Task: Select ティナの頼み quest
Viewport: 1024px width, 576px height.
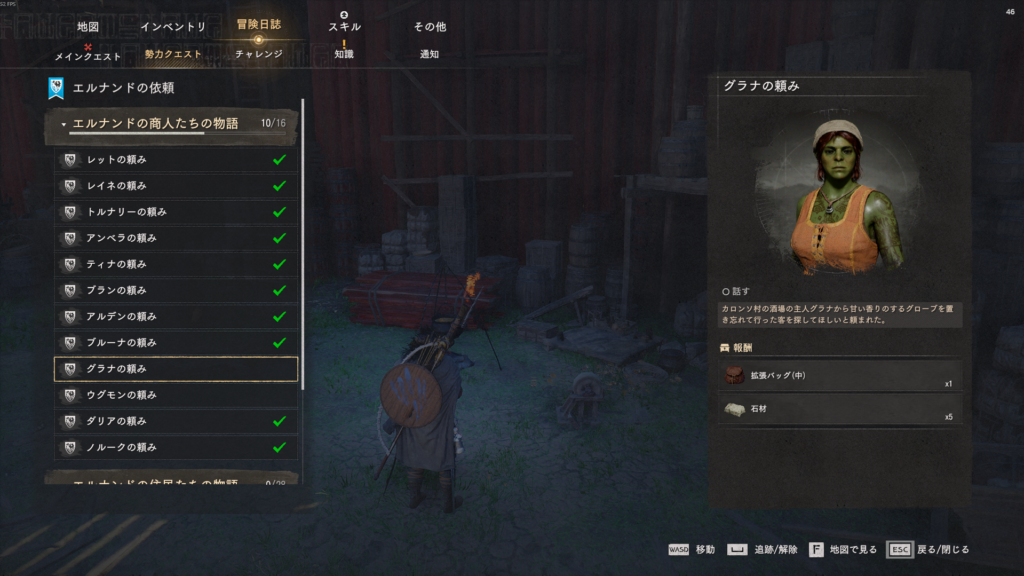Action: (175, 264)
